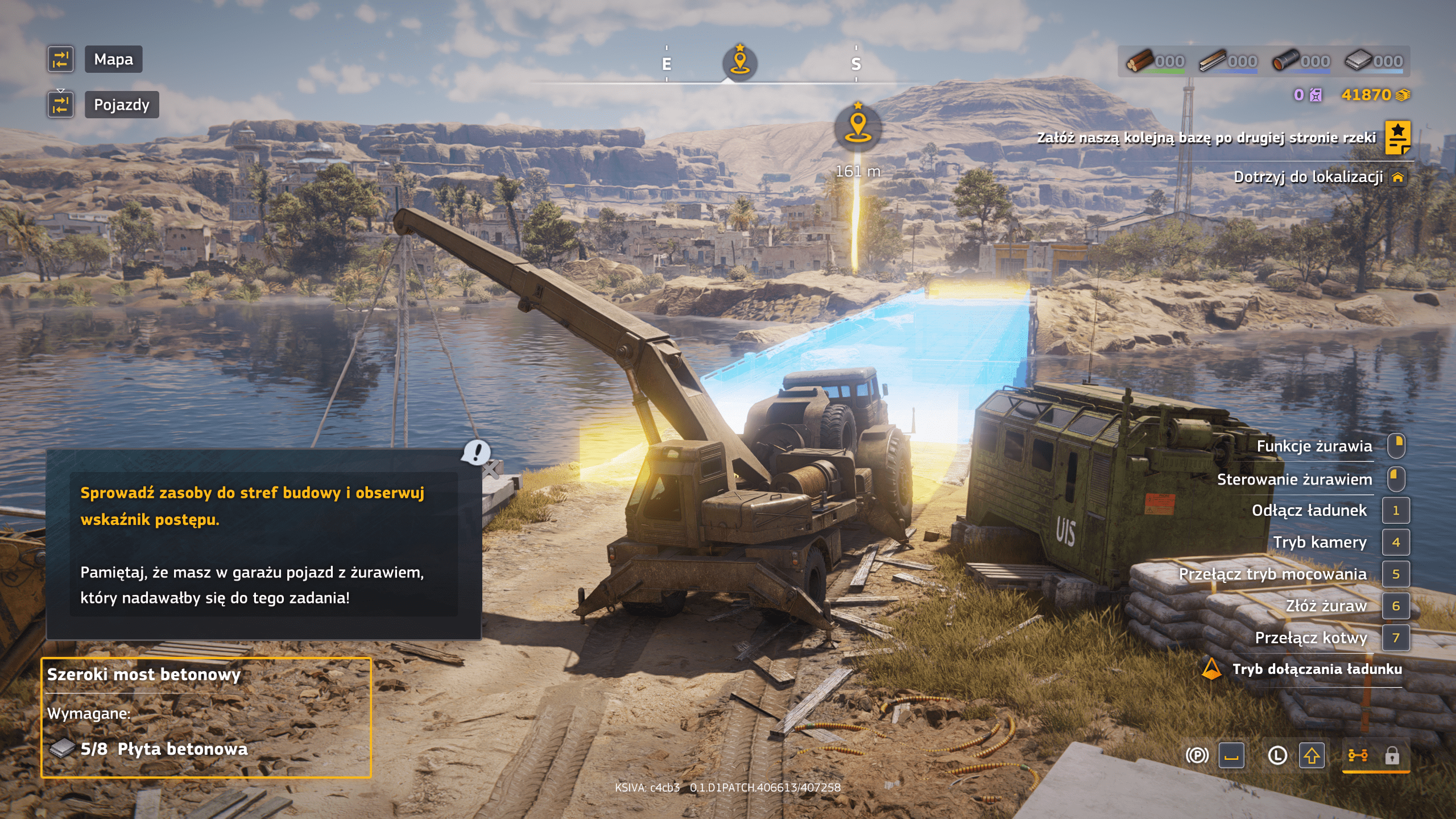Screen dimensions: 1456x819
Task: Close the tutorial hint with the X
Action: pyautogui.click(x=491, y=470)
